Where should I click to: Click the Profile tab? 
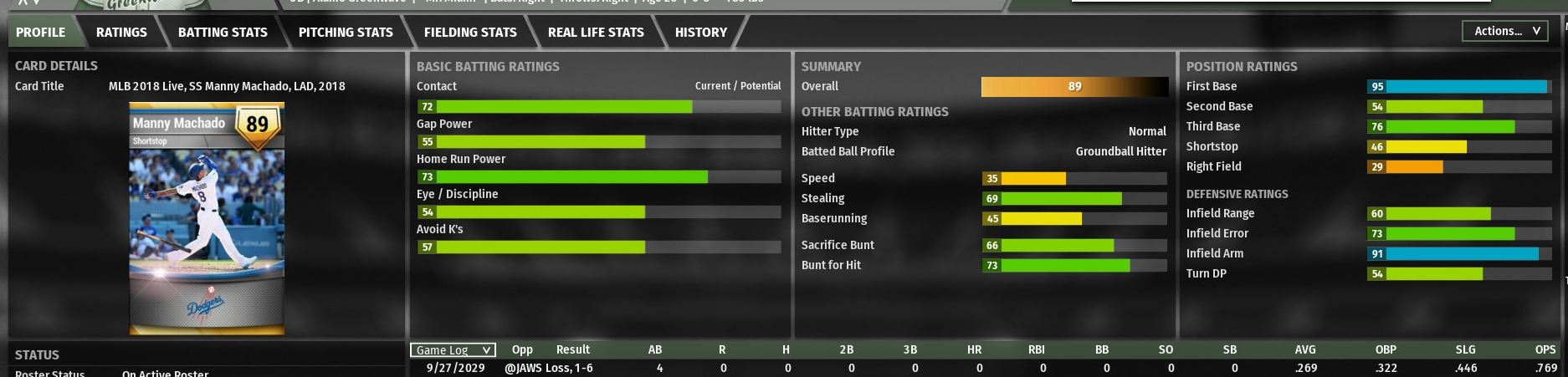pos(40,33)
